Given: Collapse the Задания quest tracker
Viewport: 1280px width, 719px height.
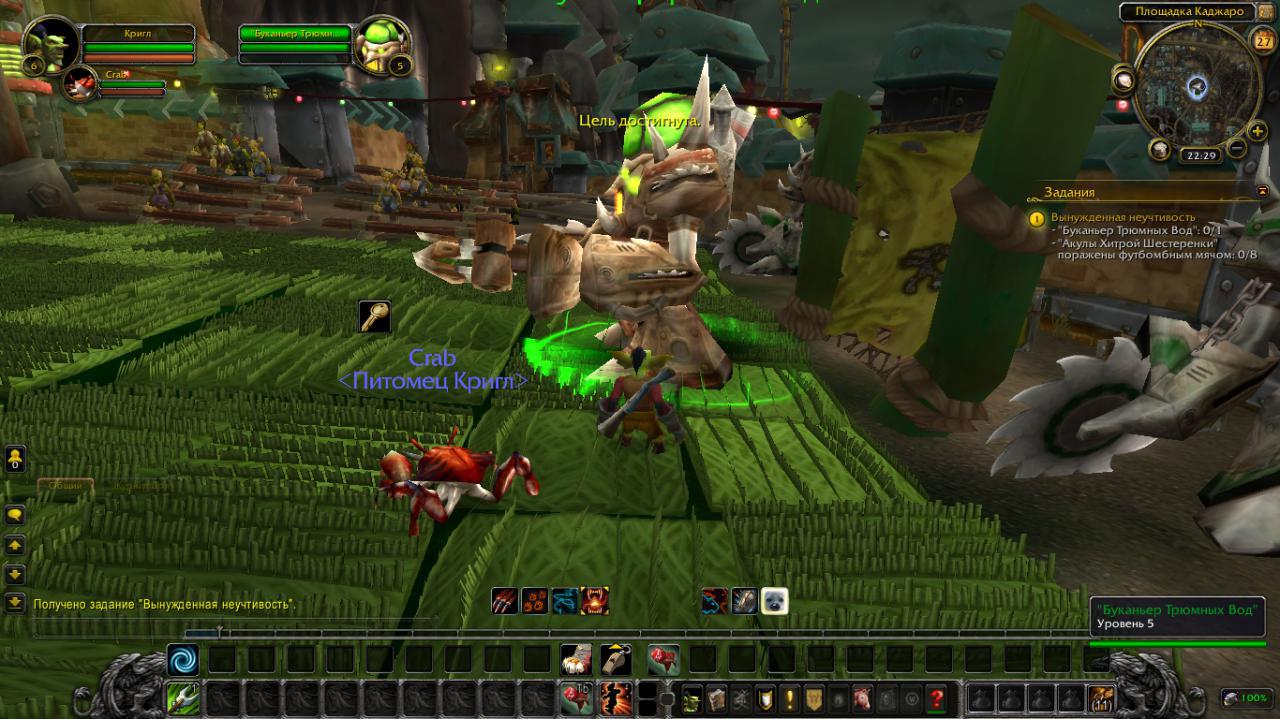Looking at the screenshot, I should pyautogui.click(x=1261, y=191).
